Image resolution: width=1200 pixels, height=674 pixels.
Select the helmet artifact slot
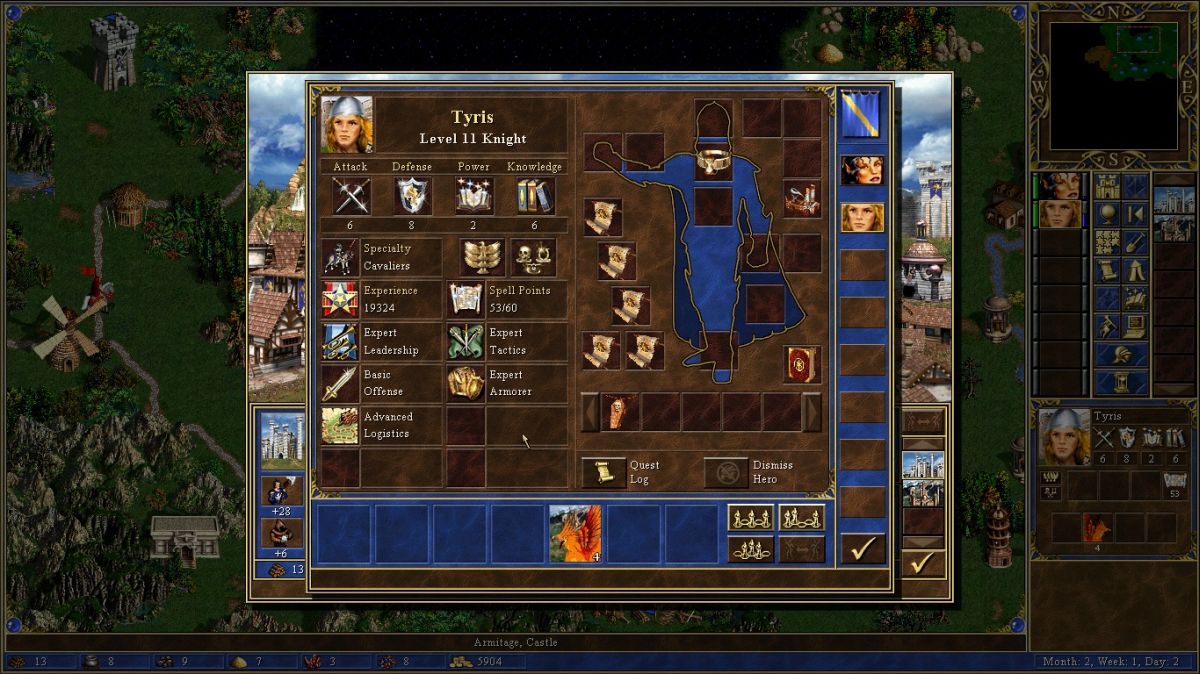tap(713, 116)
